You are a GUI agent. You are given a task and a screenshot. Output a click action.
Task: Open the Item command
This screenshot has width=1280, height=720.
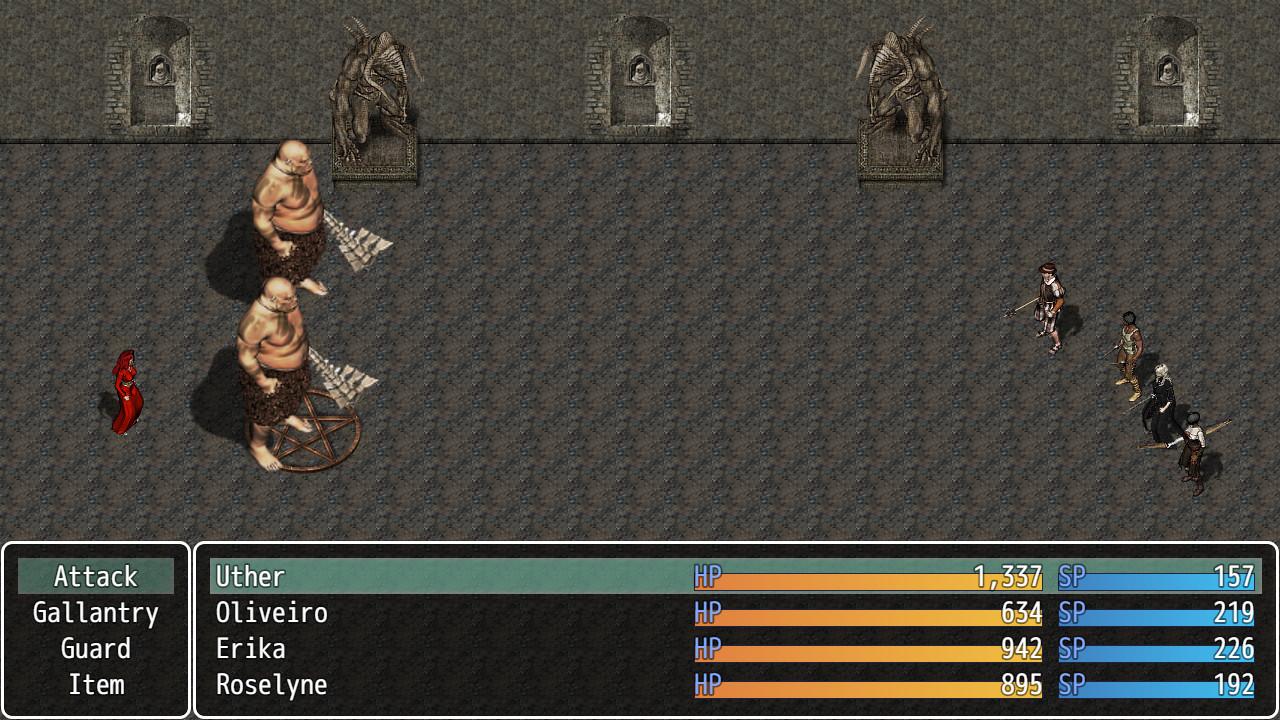point(96,685)
